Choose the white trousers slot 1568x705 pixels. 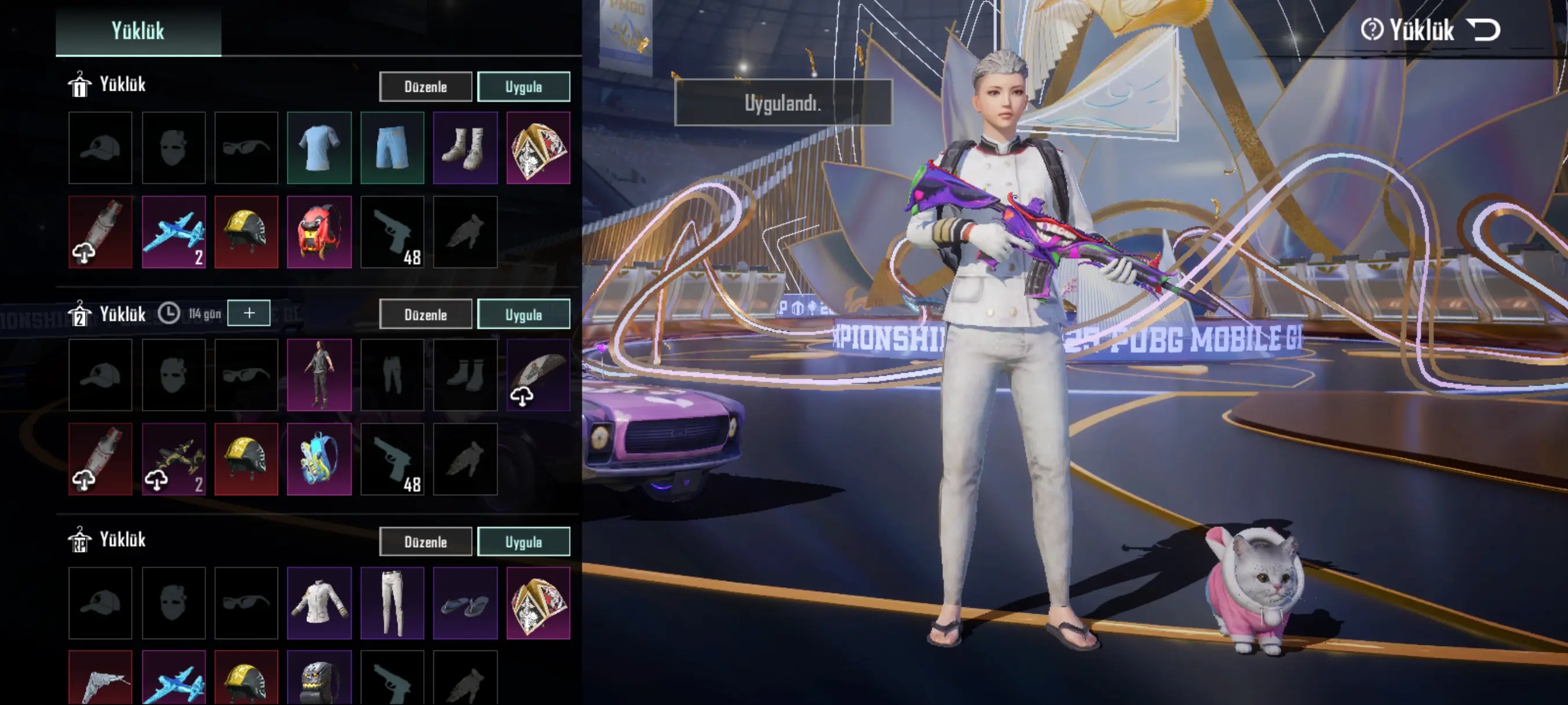392,603
